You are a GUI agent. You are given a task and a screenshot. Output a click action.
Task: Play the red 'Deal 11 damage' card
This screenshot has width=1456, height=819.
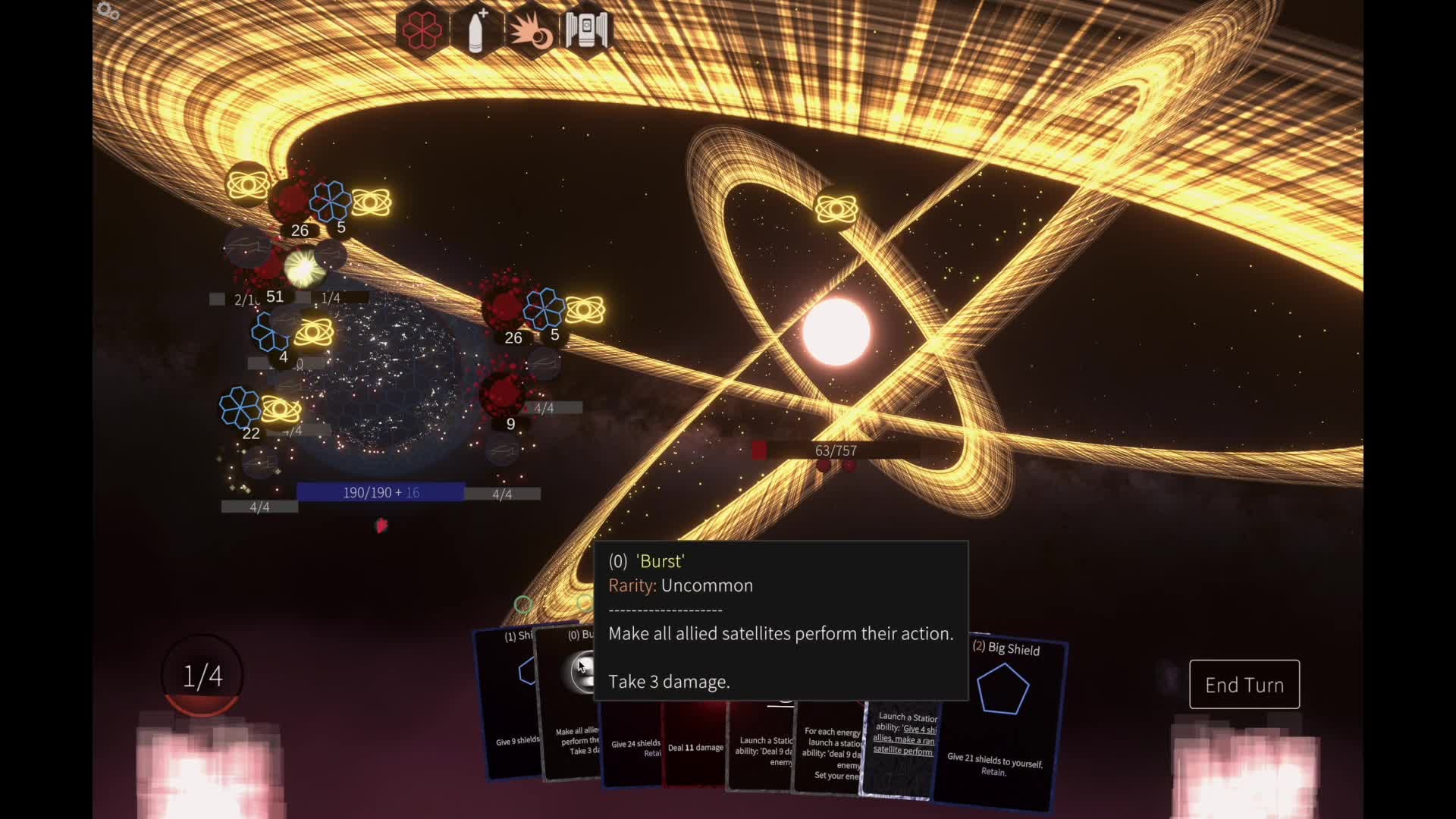pyautogui.click(x=695, y=747)
